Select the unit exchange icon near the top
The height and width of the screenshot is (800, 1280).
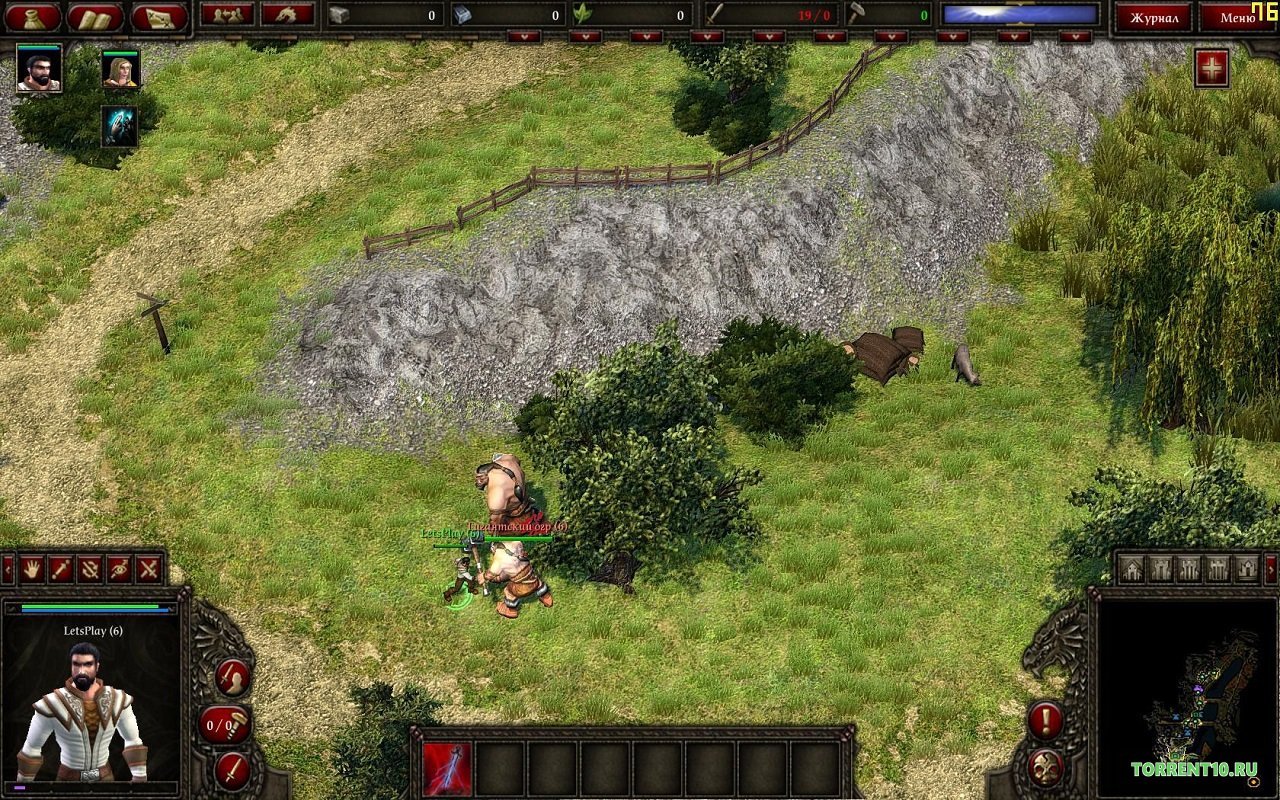pos(227,17)
